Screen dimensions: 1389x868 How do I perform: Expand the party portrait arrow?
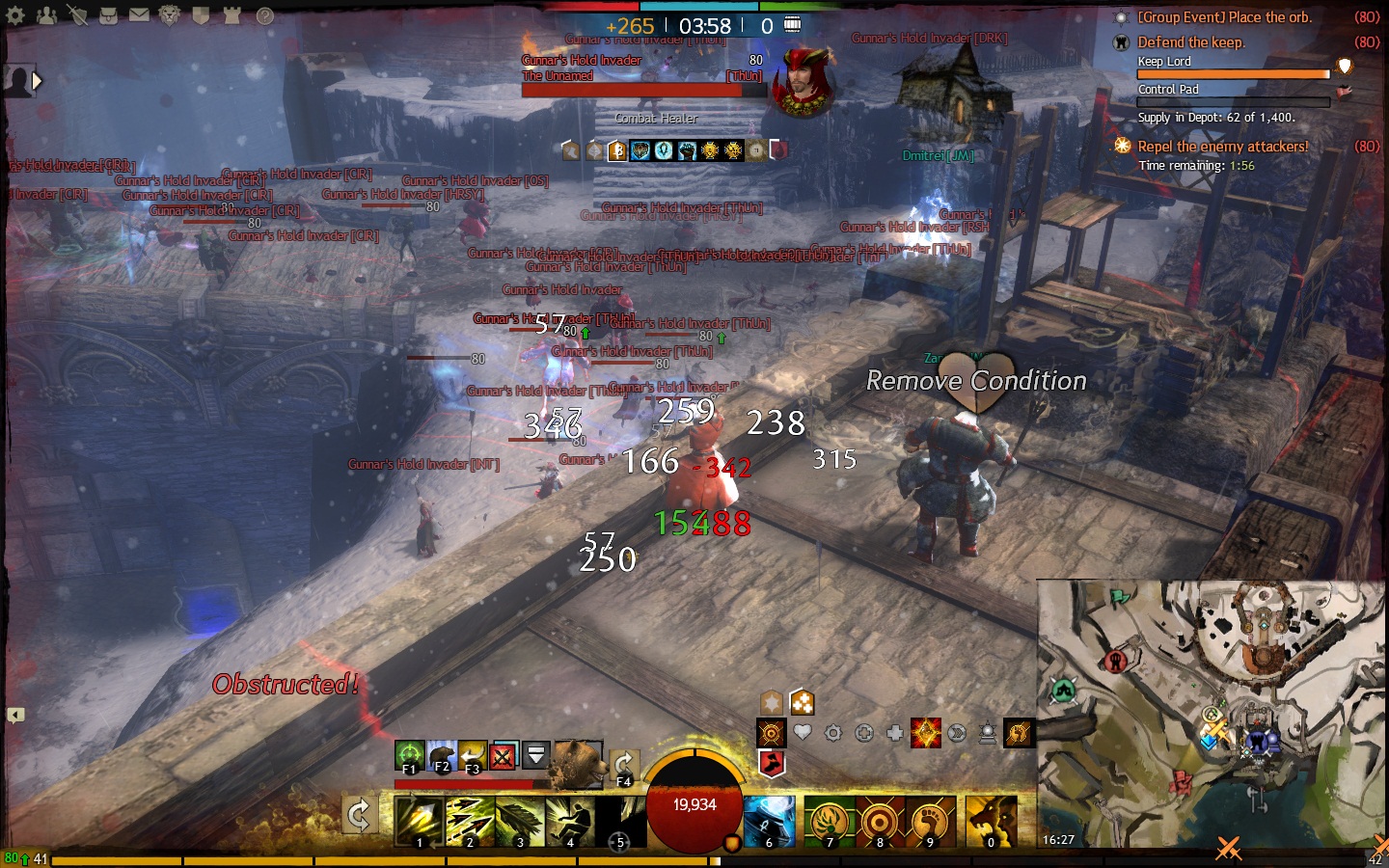[x=37, y=81]
